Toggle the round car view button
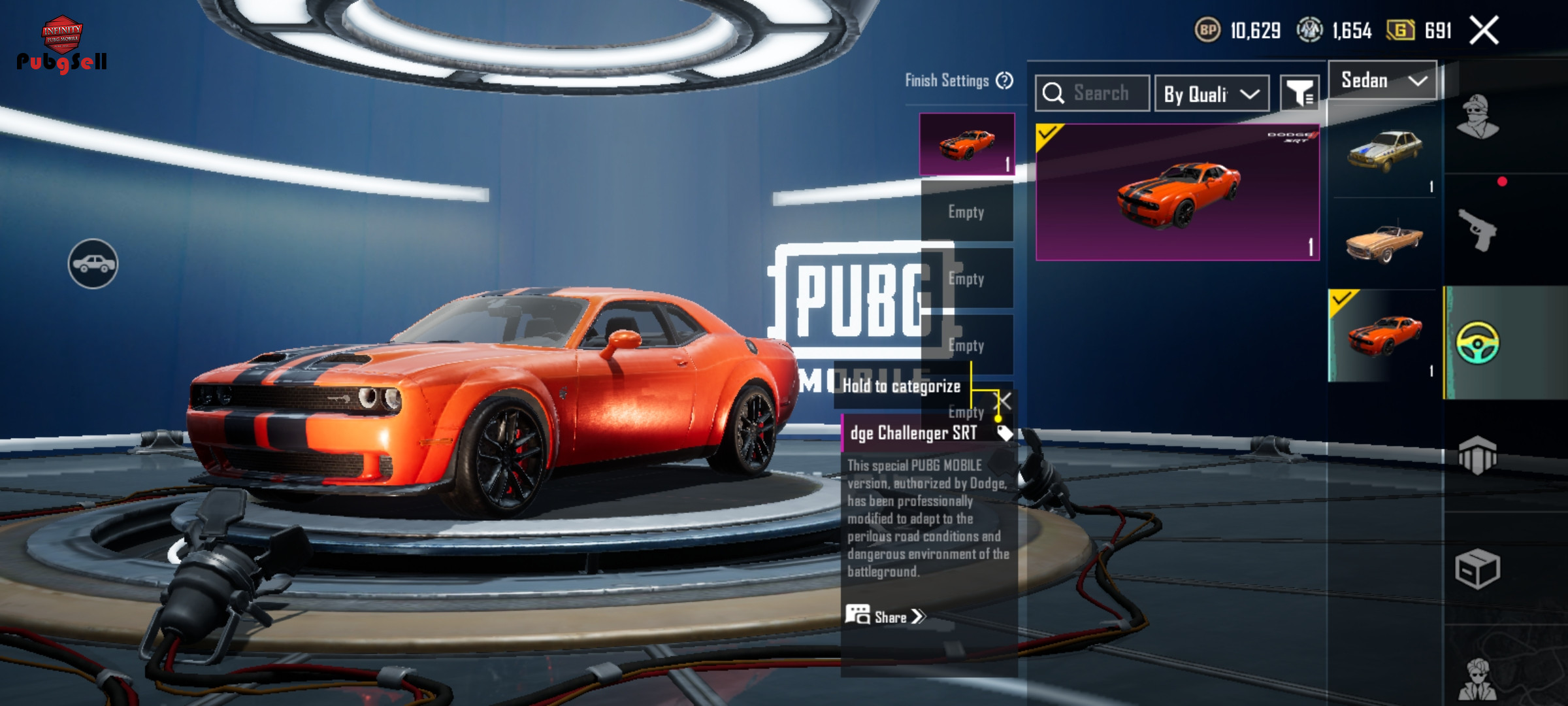Image resolution: width=1568 pixels, height=706 pixels. (93, 263)
